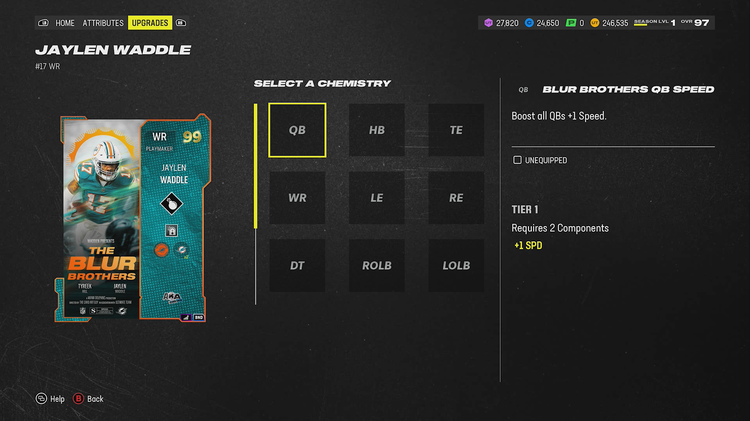Choose the QB chemistry tile
Screen dimensions: 750x421
(x=297, y=130)
